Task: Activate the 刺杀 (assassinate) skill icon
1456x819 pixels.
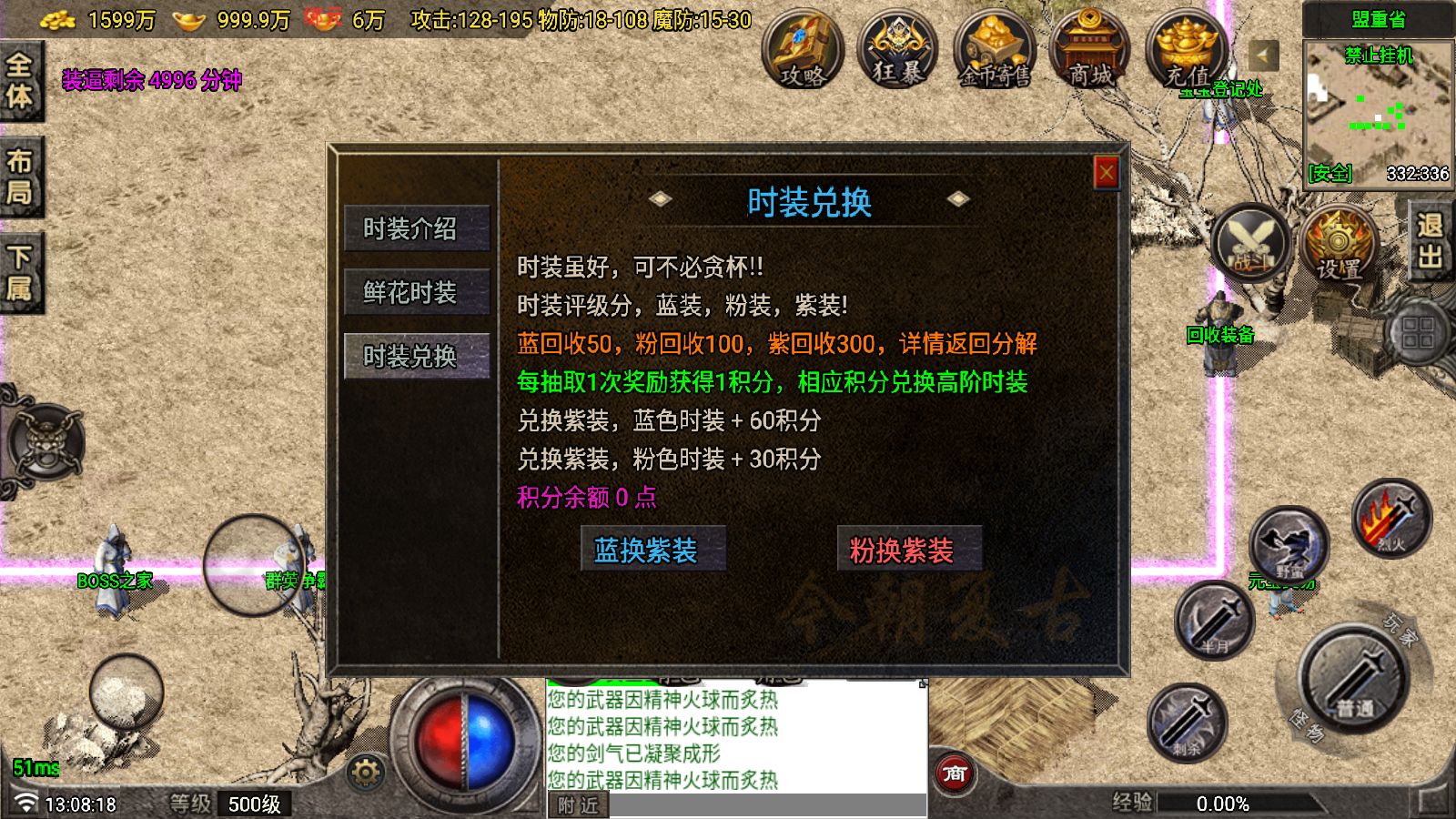Action: tap(1188, 722)
